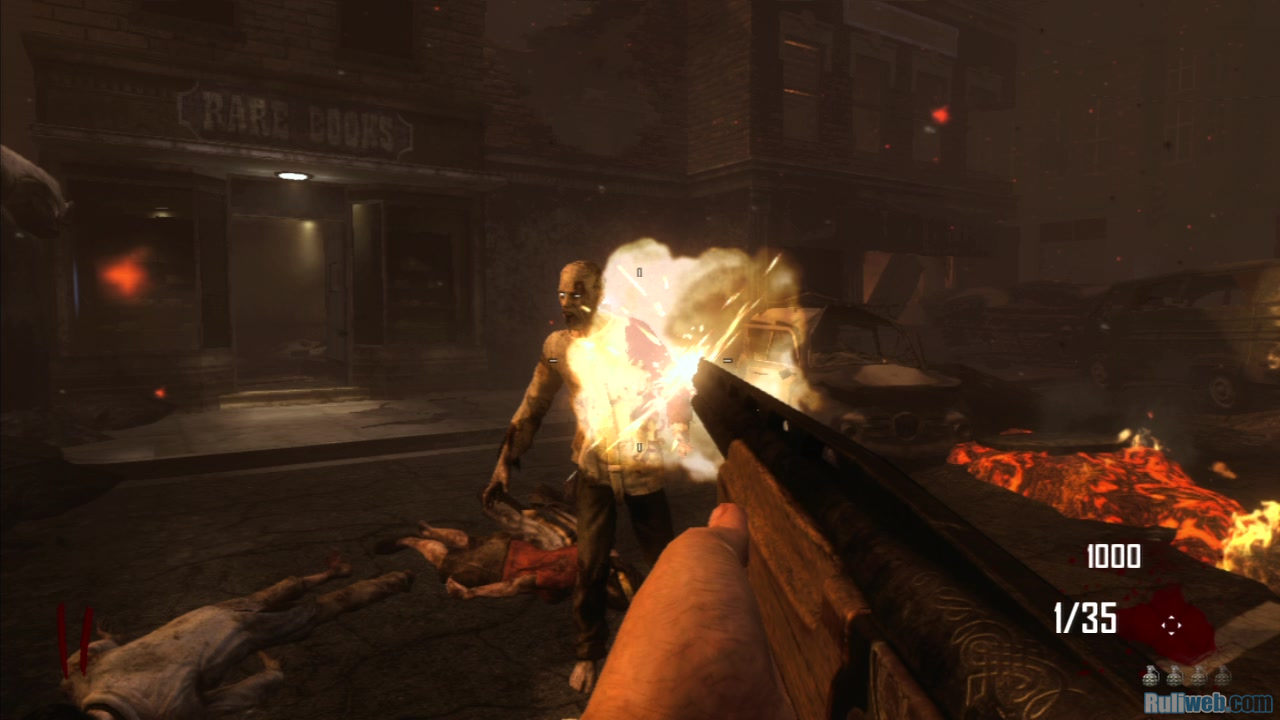Click the Ruliweb.com watermark
Screen dimensions: 1280x720
click(1208, 703)
